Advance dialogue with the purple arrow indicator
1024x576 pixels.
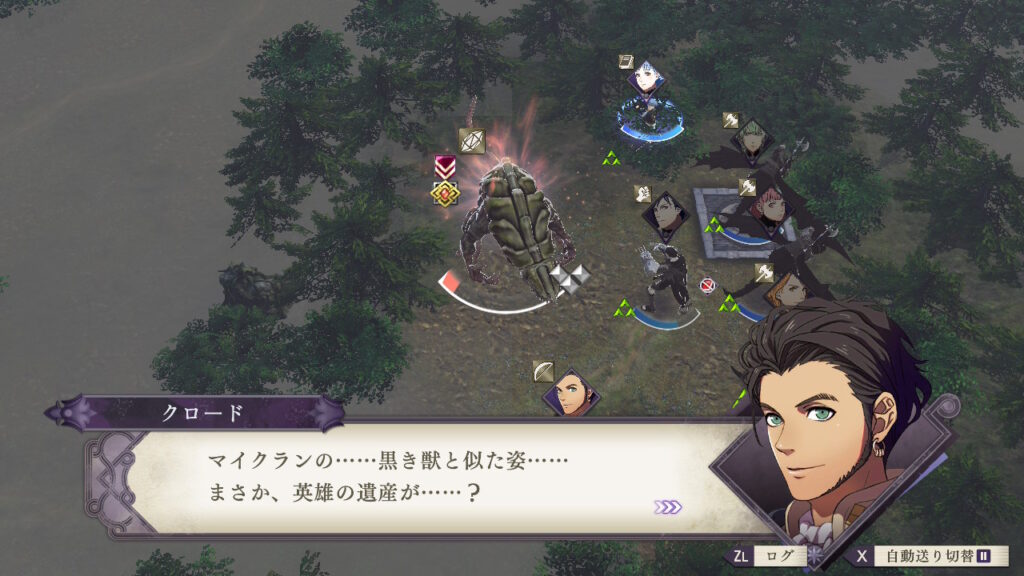(x=667, y=507)
